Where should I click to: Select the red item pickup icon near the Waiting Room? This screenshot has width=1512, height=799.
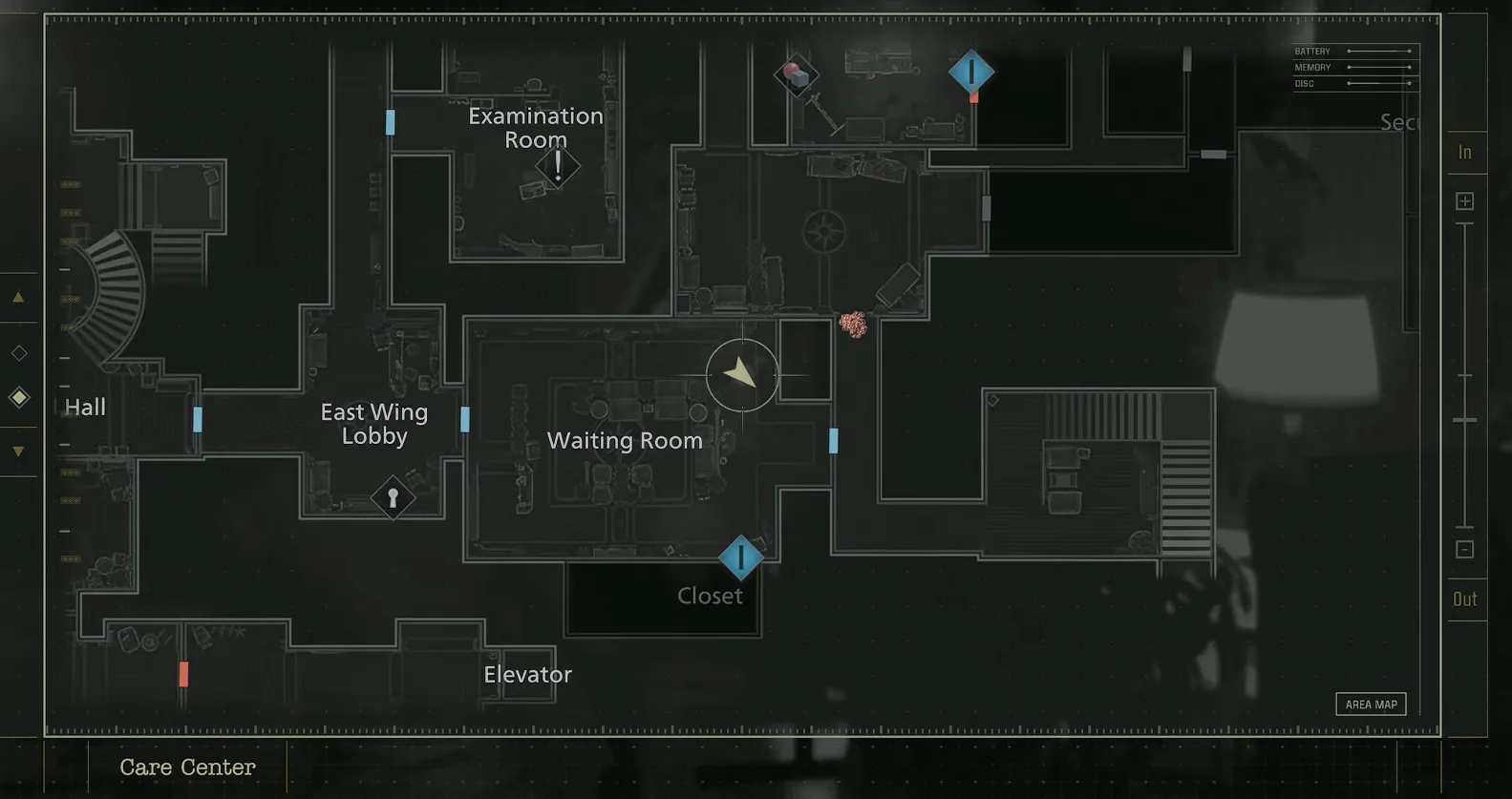[853, 325]
